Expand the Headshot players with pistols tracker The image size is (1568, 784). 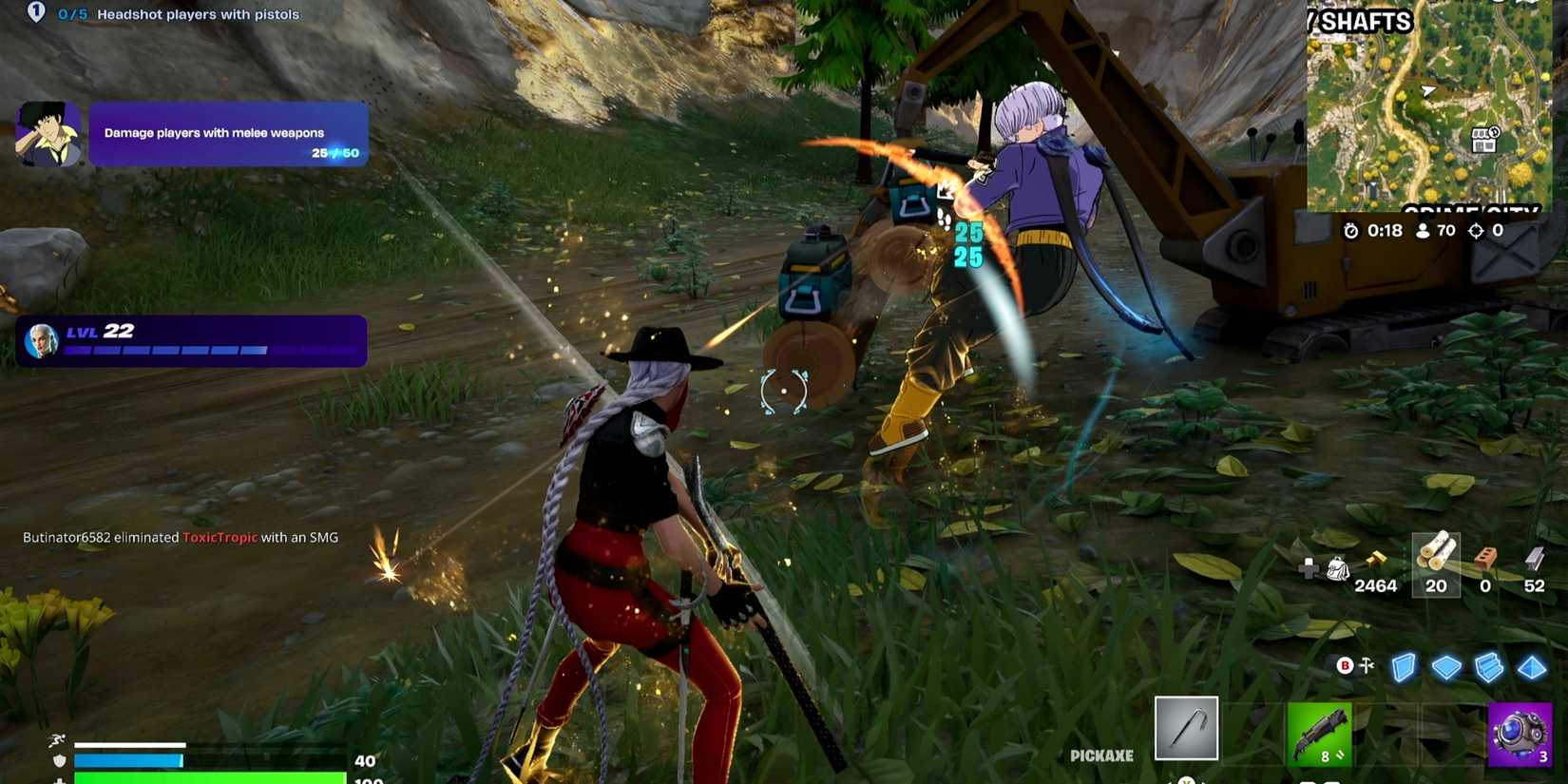[x=198, y=14]
